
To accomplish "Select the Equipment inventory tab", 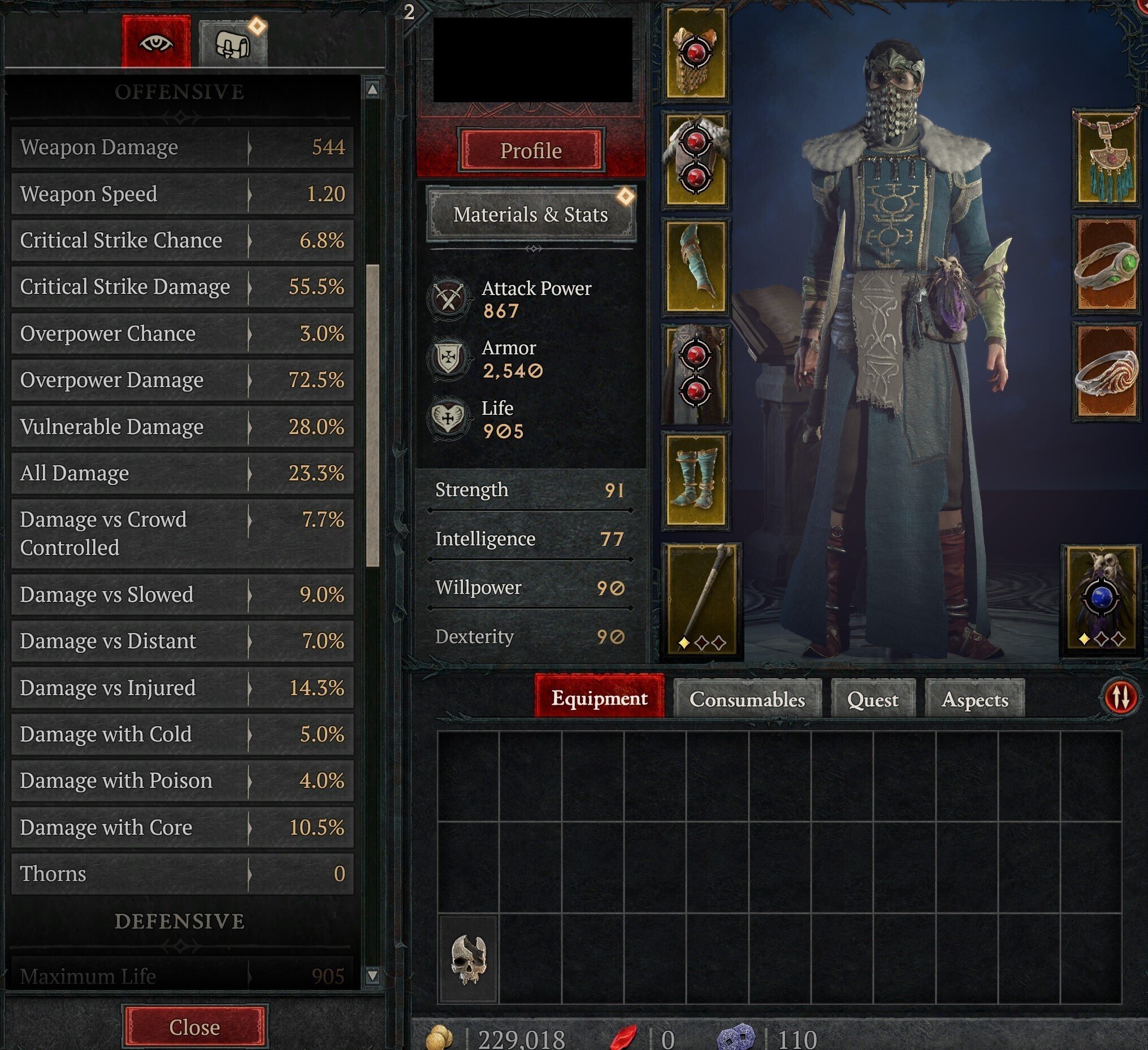I will tap(599, 697).
